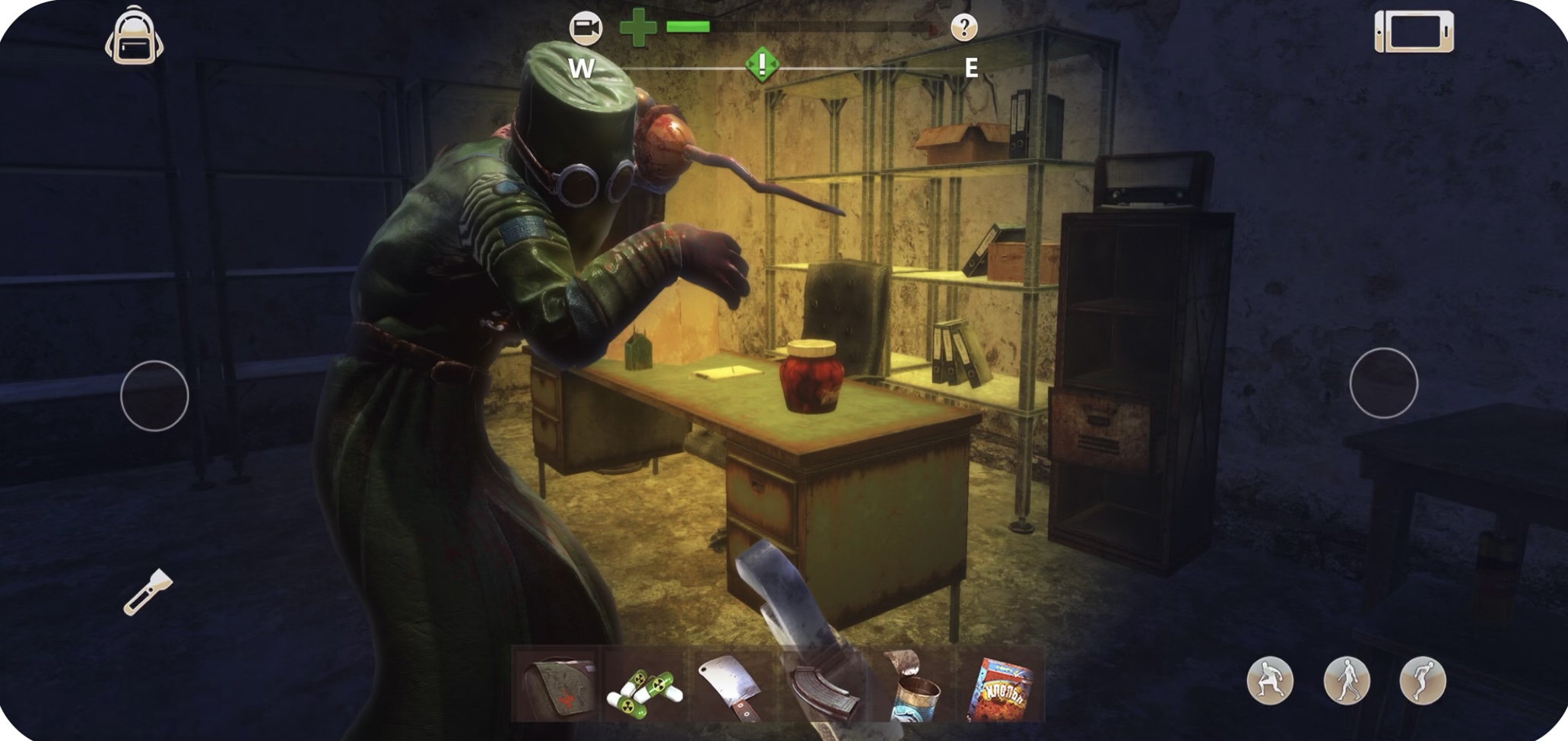Open the backpack inventory

[x=134, y=36]
